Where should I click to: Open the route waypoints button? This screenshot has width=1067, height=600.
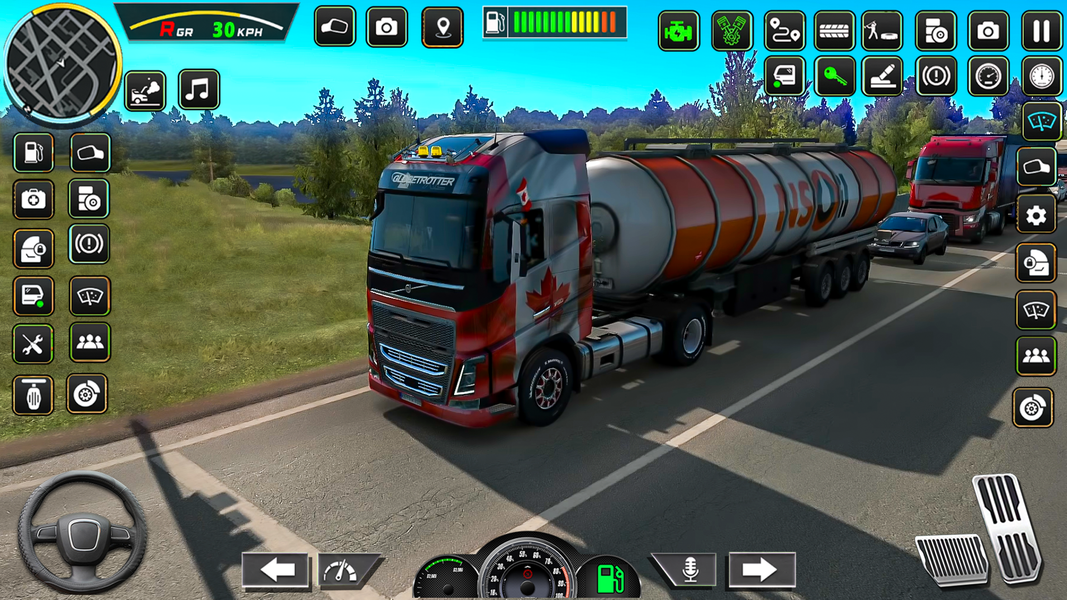(785, 31)
